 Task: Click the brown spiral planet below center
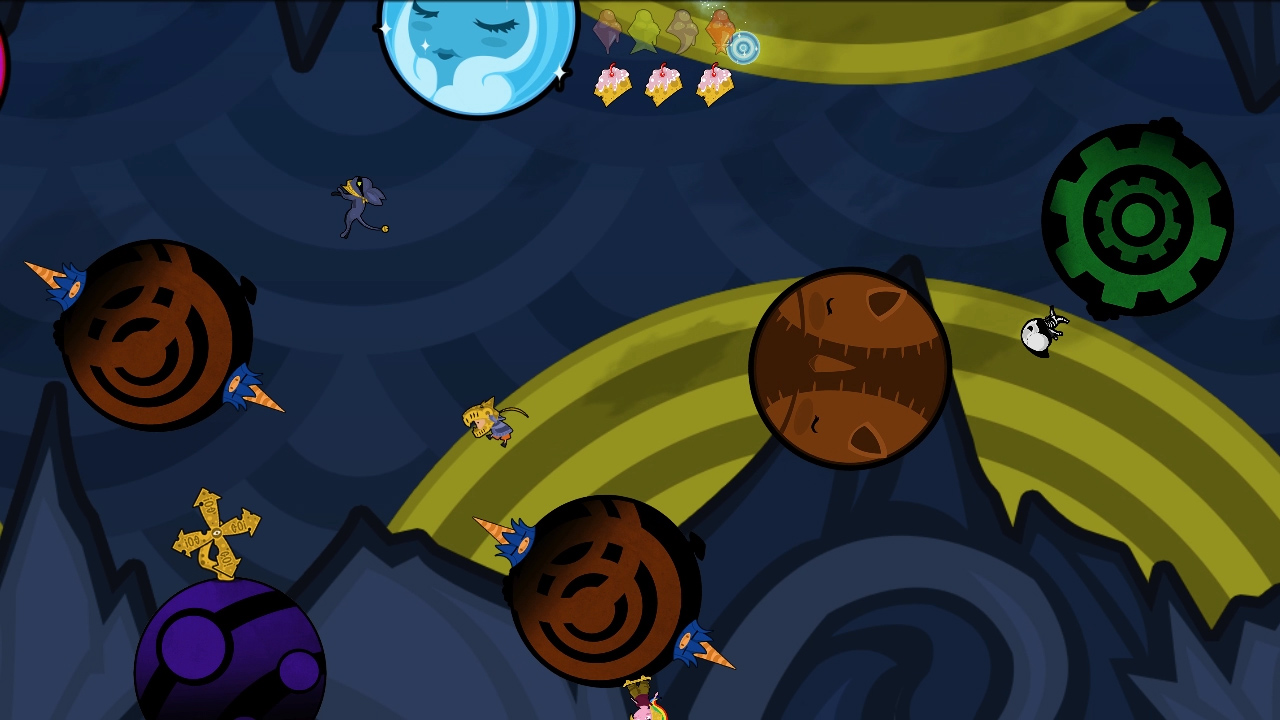(x=600, y=590)
